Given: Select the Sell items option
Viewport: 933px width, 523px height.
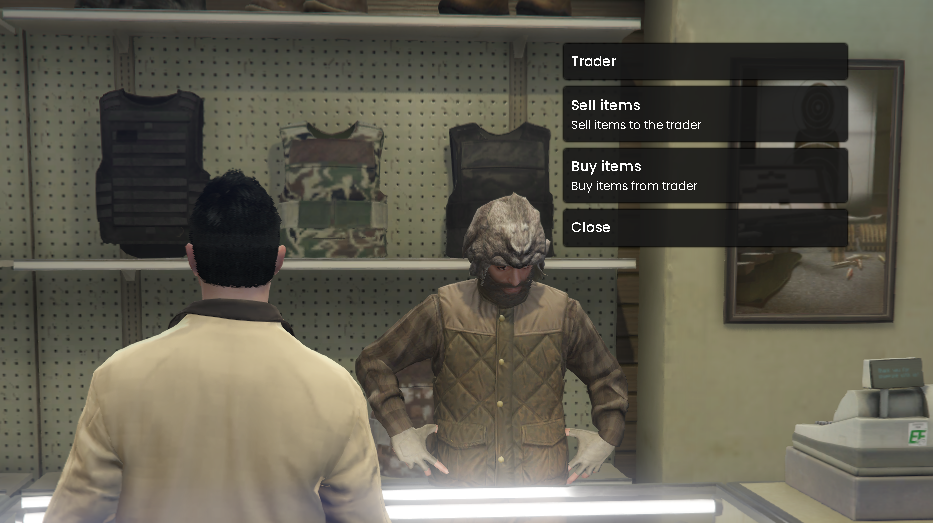Looking at the screenshot, I should (705, 114).
